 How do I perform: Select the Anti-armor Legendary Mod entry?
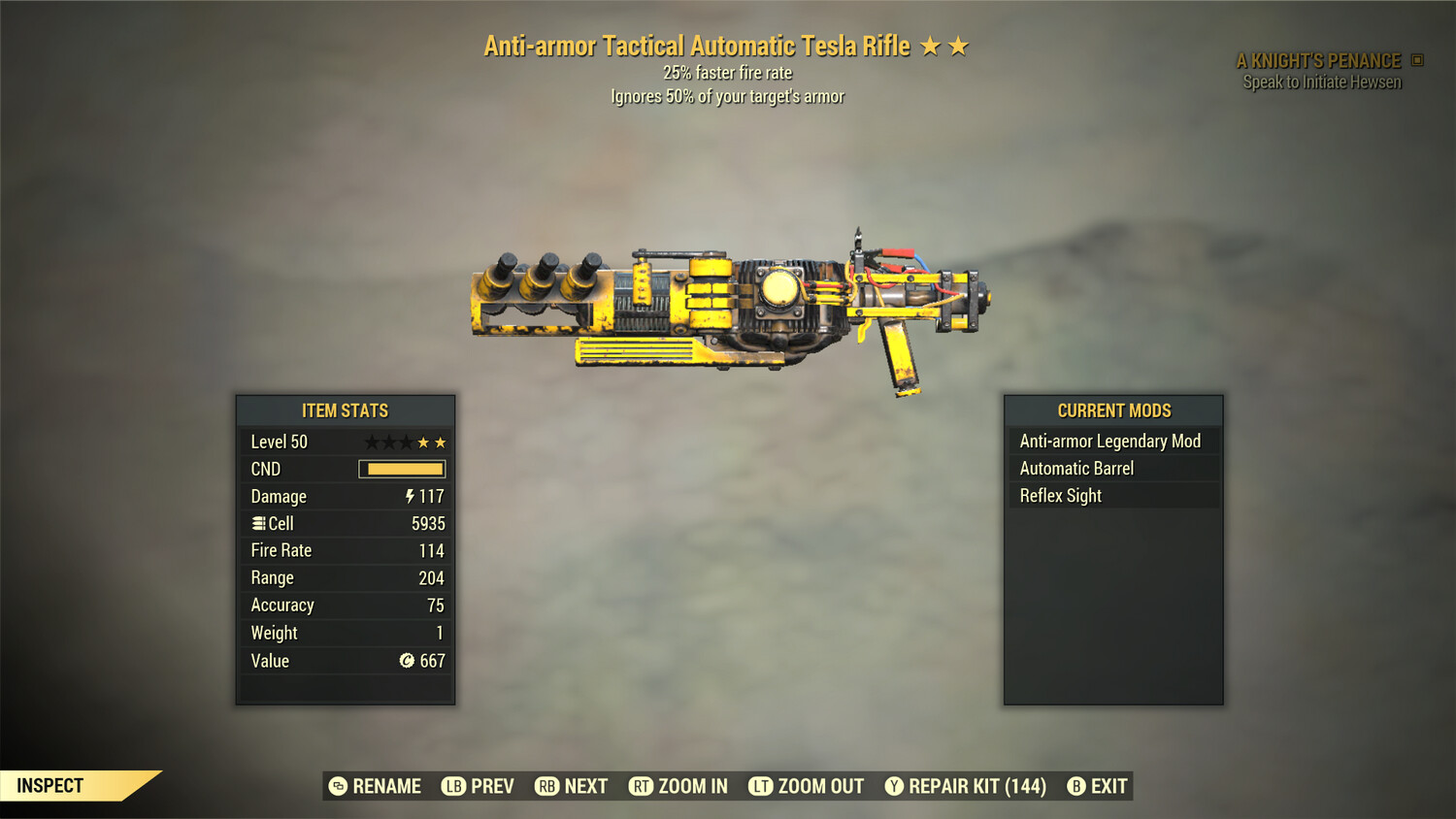[x=1109, y=441]
